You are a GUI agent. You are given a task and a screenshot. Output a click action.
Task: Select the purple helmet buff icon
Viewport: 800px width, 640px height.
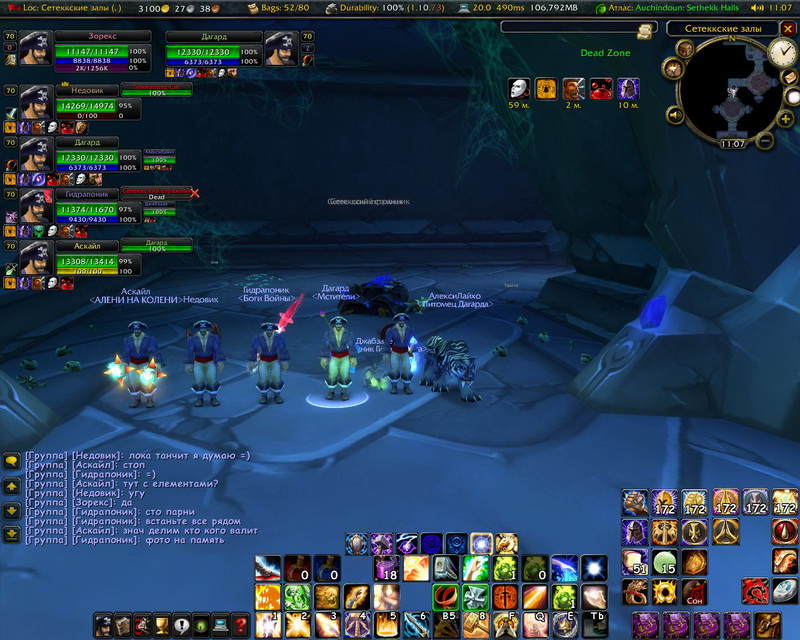(628, 89)
